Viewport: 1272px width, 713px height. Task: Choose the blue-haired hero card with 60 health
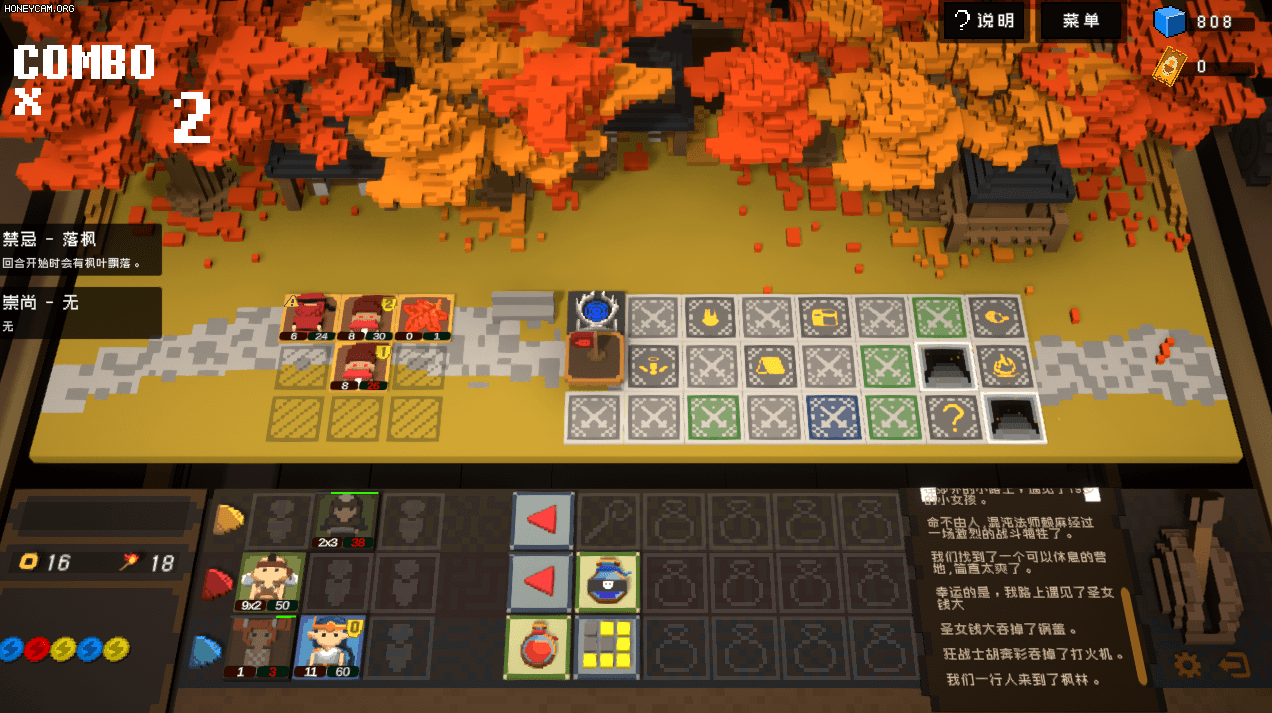point(330,647)
